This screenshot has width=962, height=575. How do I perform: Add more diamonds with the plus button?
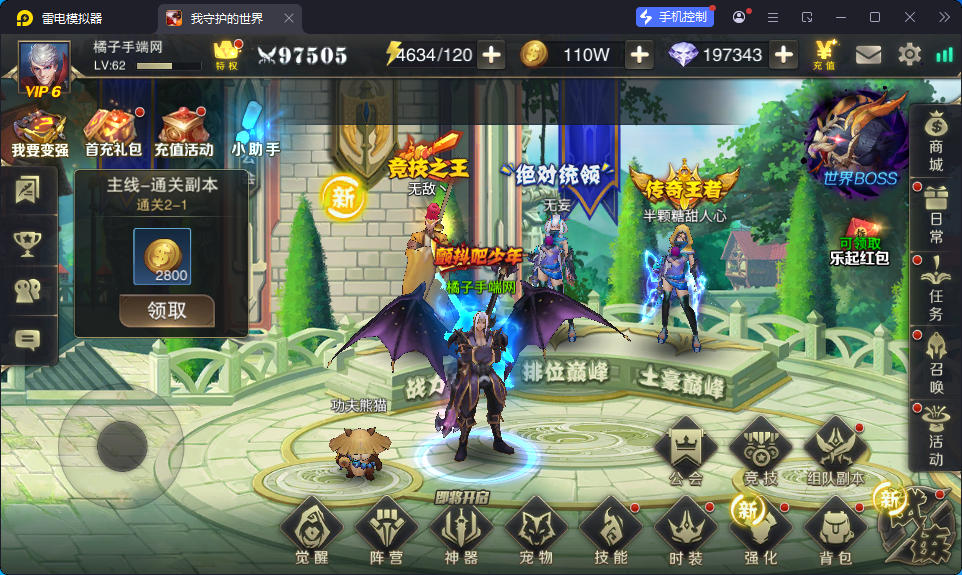coord(784,55)
